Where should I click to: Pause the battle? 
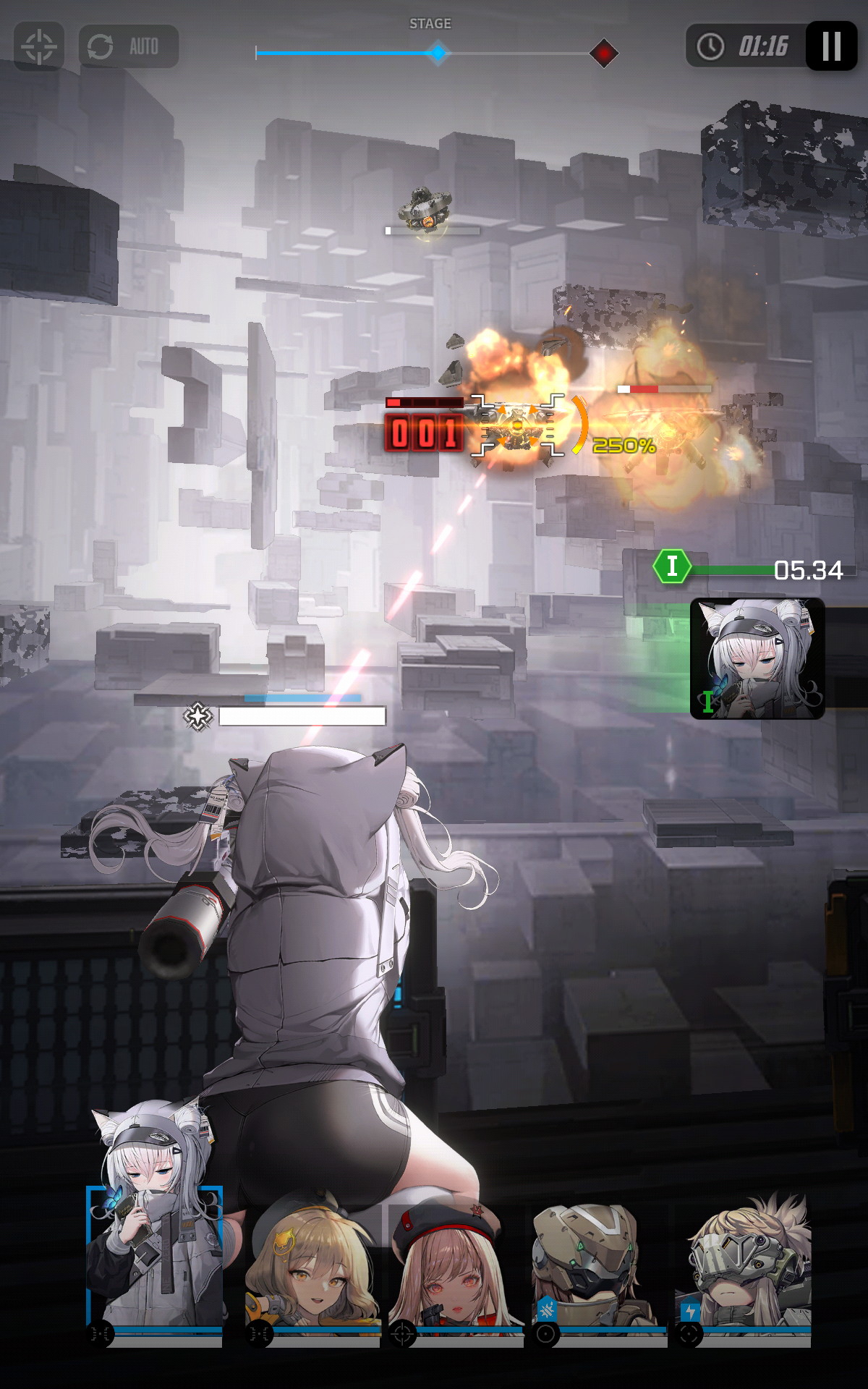[x=831, y=46]
